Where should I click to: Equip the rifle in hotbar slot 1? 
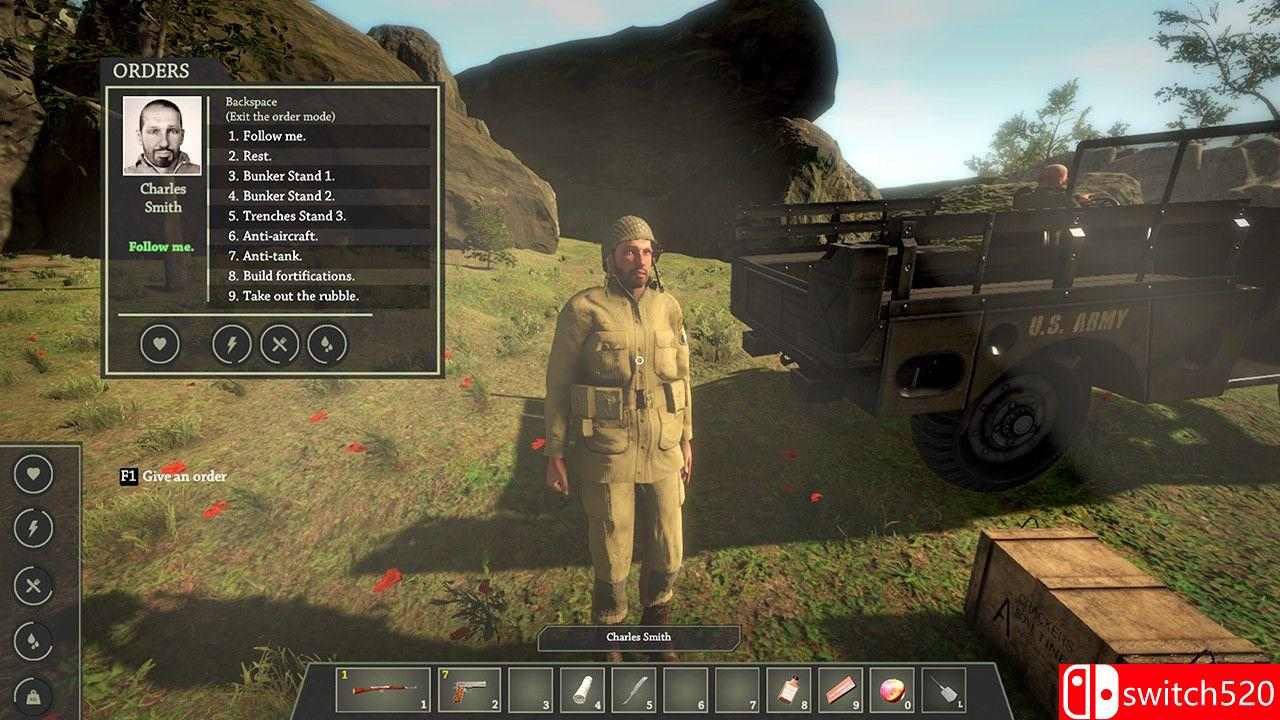pyautogui.click(x=385, y=689)
